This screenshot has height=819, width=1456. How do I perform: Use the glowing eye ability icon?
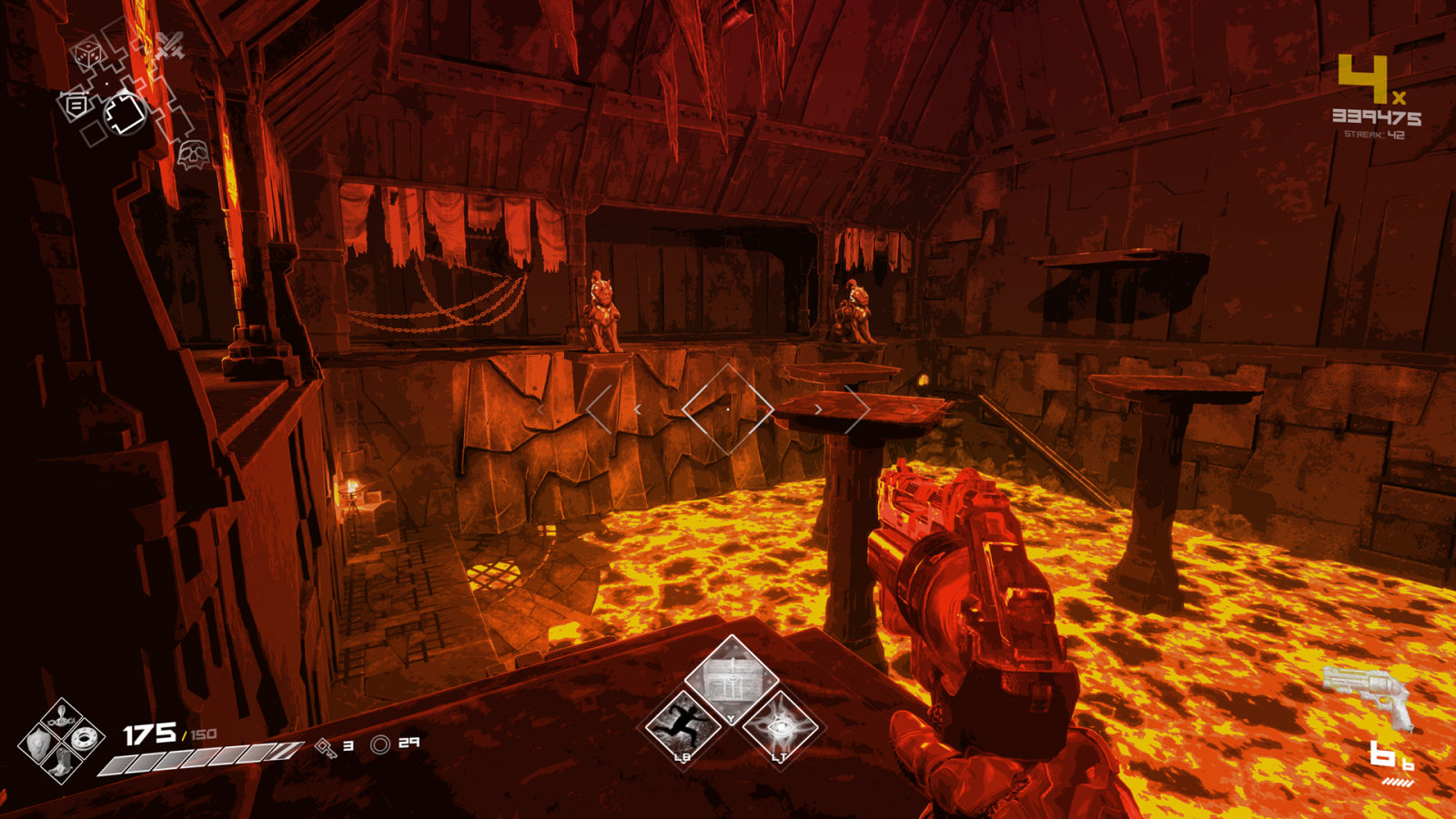click(x=780, y=725)
